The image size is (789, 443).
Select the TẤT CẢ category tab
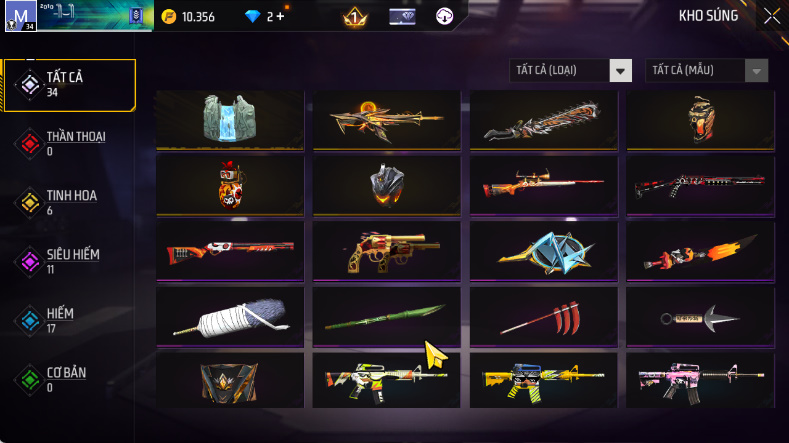point(70,84)
